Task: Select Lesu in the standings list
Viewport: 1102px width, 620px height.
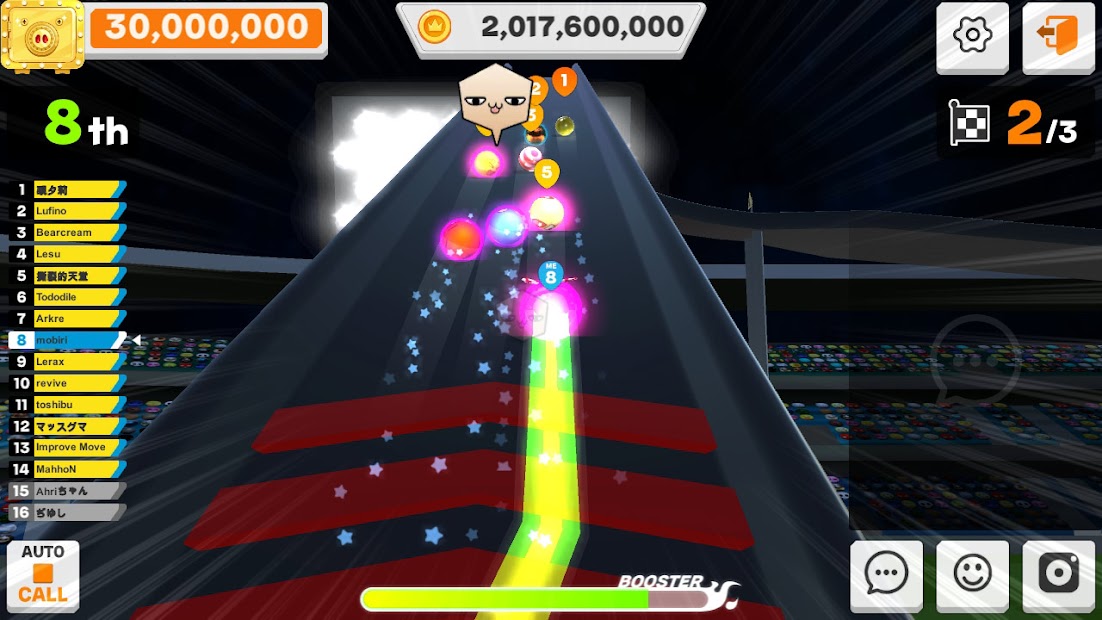Action: click(x=68, y=254)
